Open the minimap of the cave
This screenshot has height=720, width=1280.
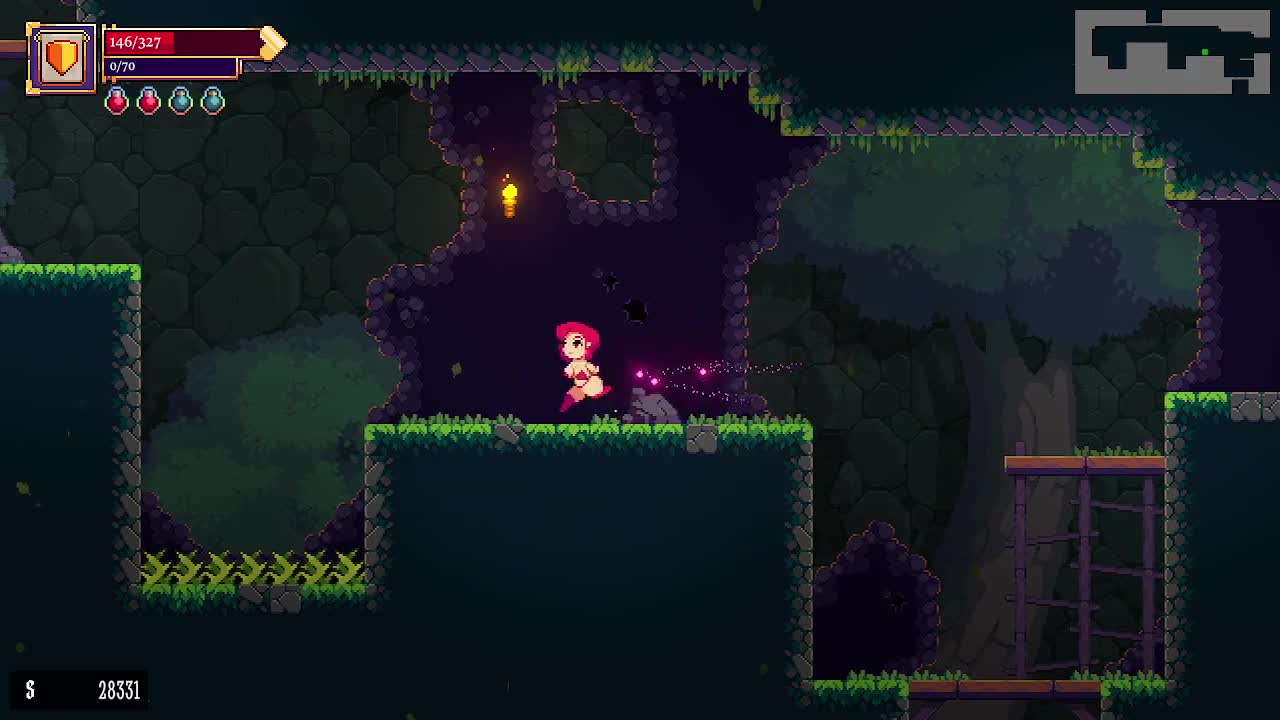[1172, 52]
